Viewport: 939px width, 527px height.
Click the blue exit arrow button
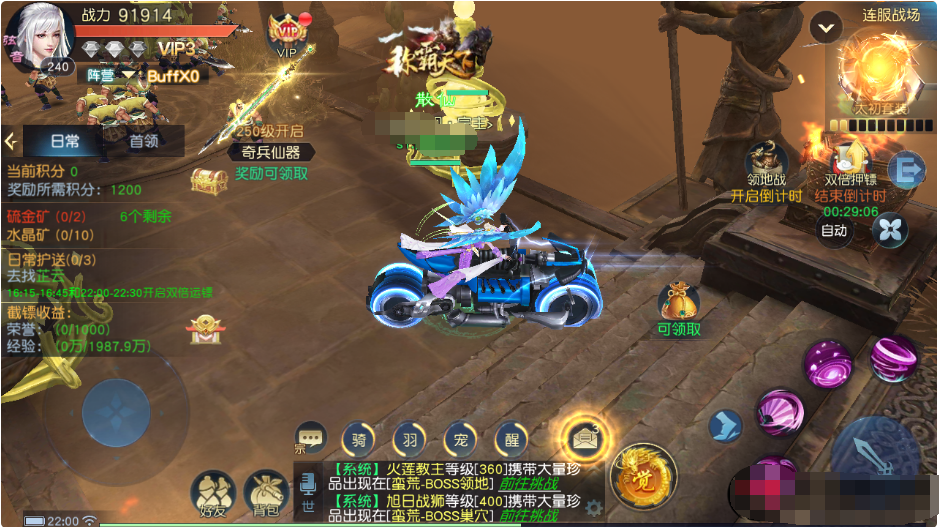click(x=906, y=170)
